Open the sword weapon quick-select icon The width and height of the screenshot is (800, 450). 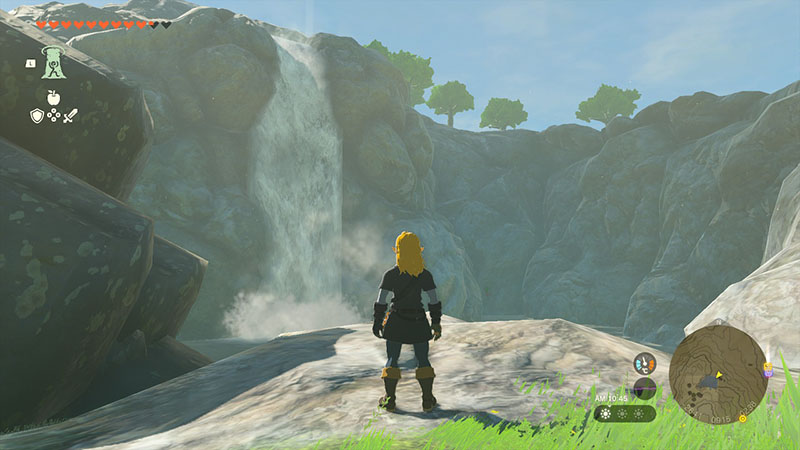click(x=70, y=116)
